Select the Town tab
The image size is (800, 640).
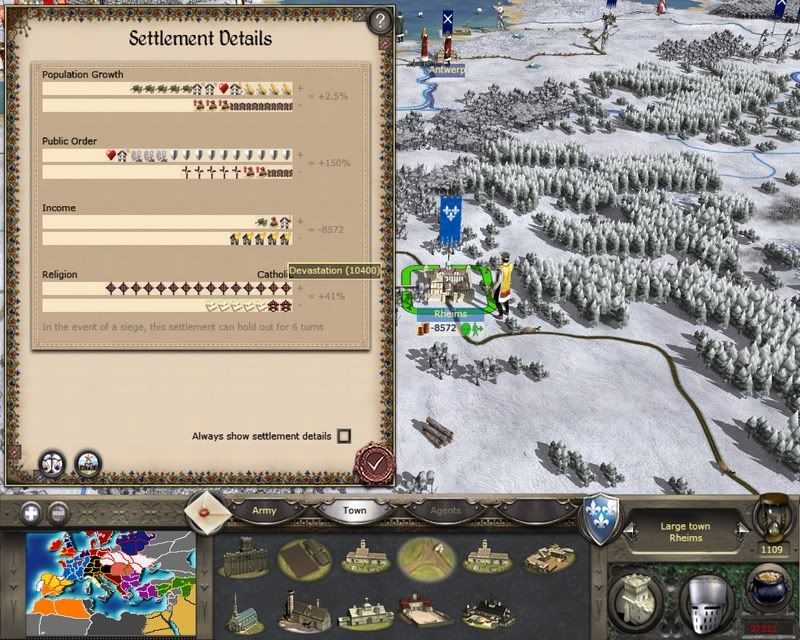(355, 510)
